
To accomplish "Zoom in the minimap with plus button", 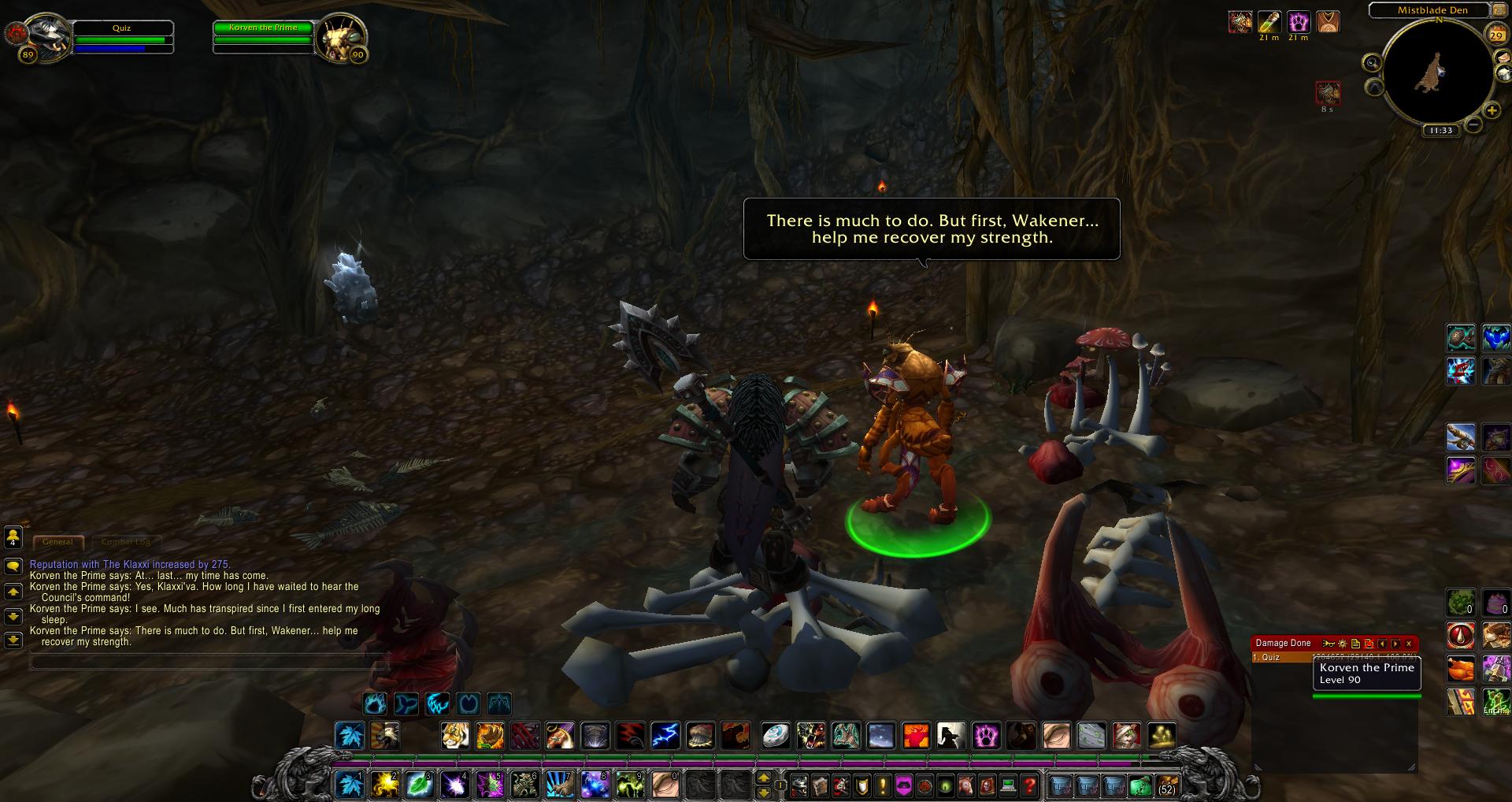I will pyautogui.click(x=1492, y=111).
